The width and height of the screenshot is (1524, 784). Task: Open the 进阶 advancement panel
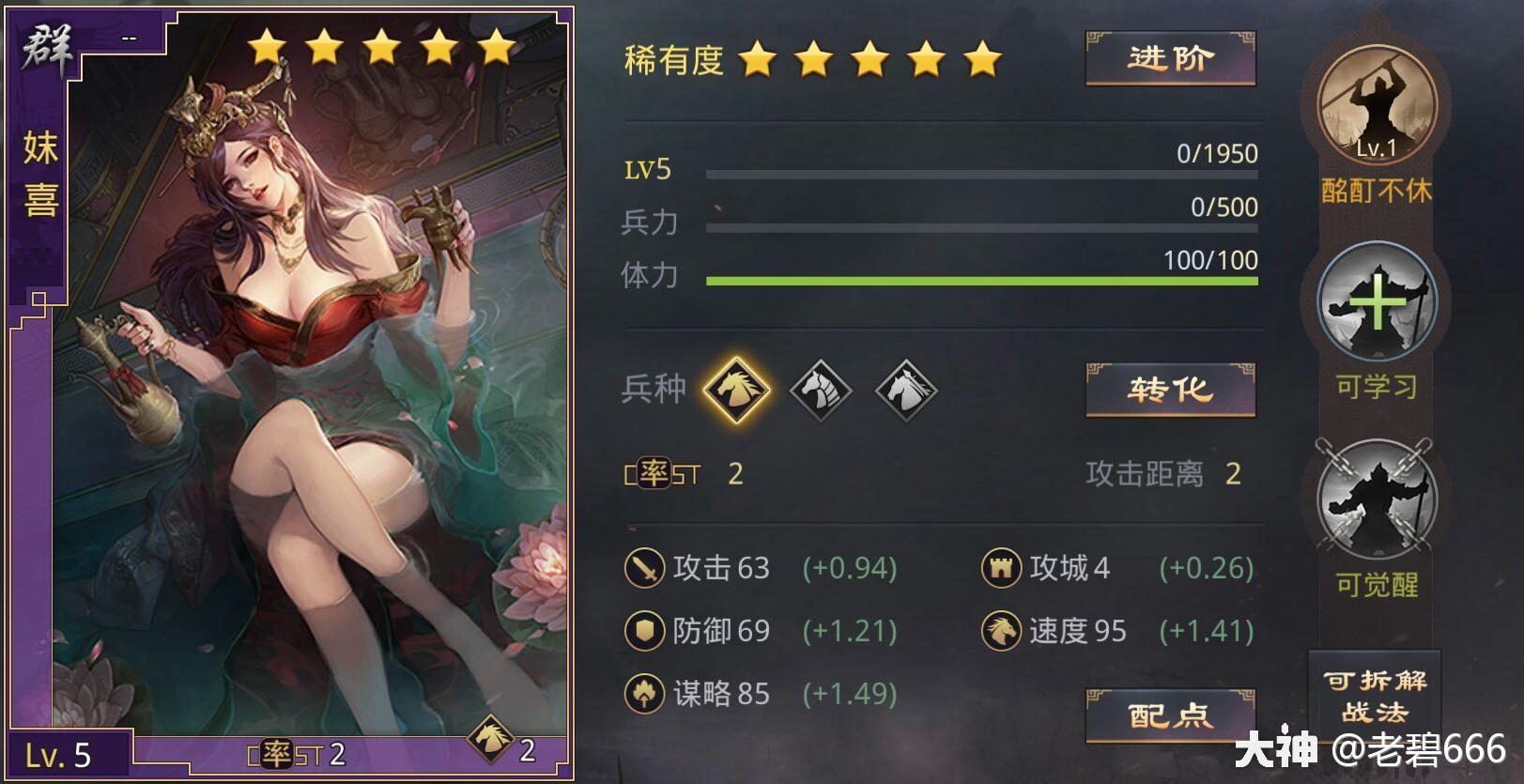pos(1169,58)
